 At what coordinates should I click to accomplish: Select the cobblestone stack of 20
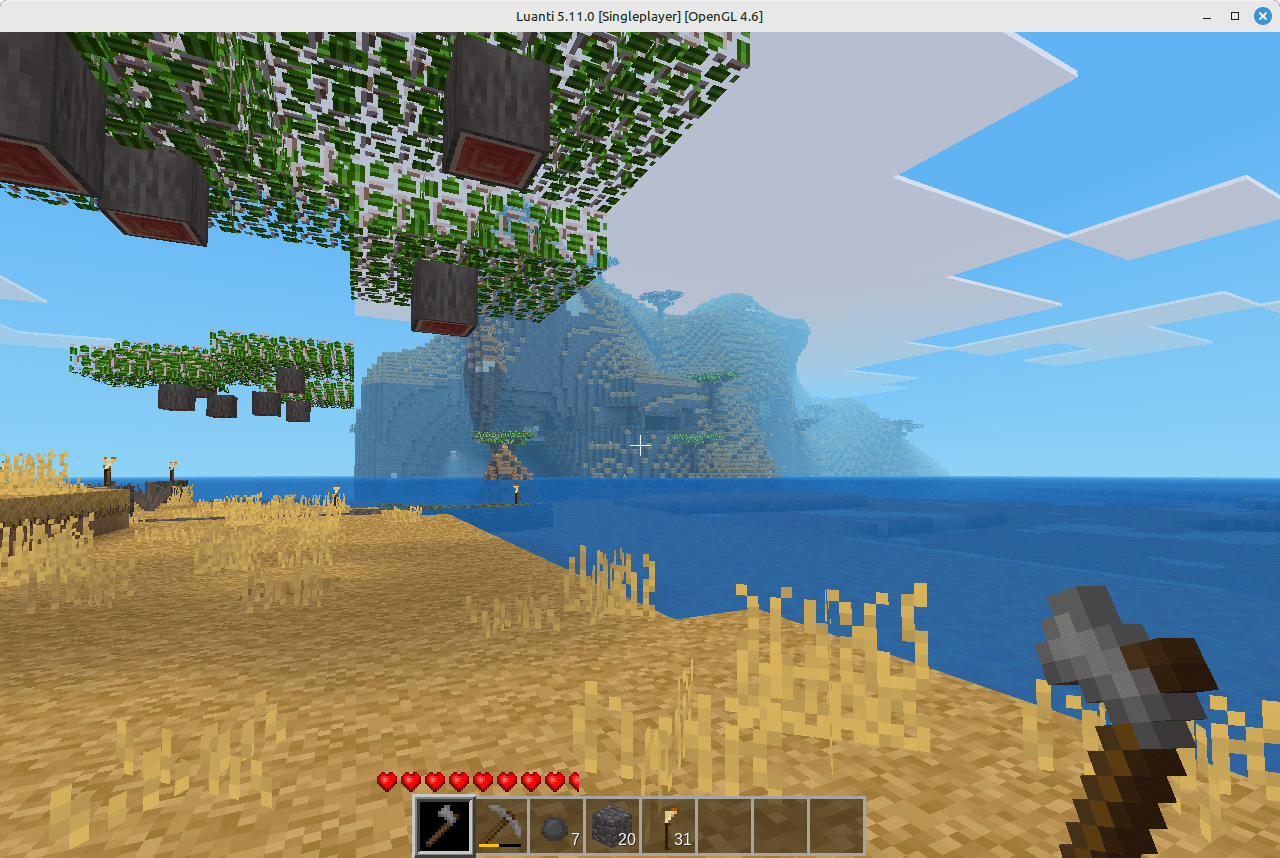coord(612,824)
